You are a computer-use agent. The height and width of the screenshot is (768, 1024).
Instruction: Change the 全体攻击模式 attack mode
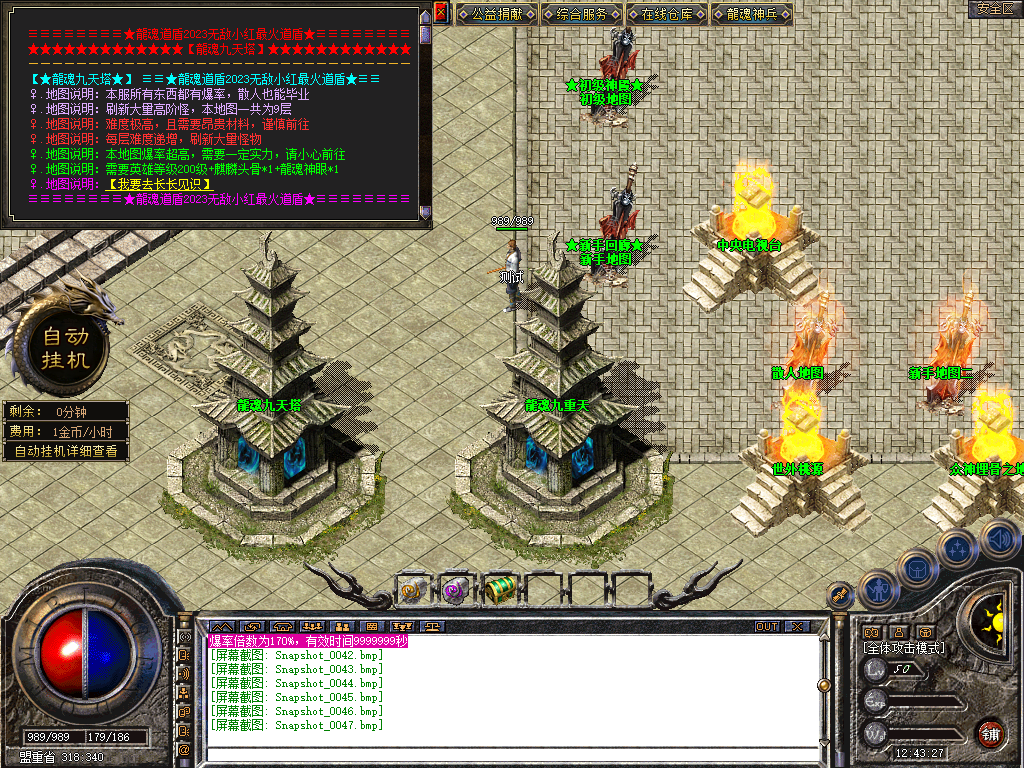click(x=904, y=648)
